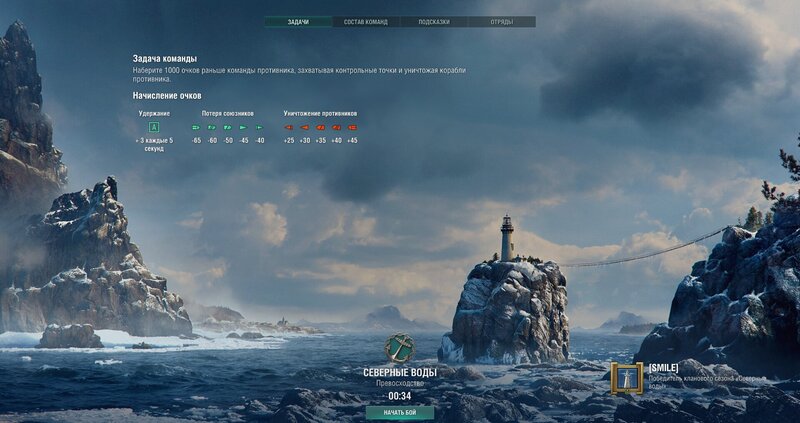800x423 pixels.
Task: Click the [SMILE] lighthouse achievement icon
Action: tap(627, 377)
